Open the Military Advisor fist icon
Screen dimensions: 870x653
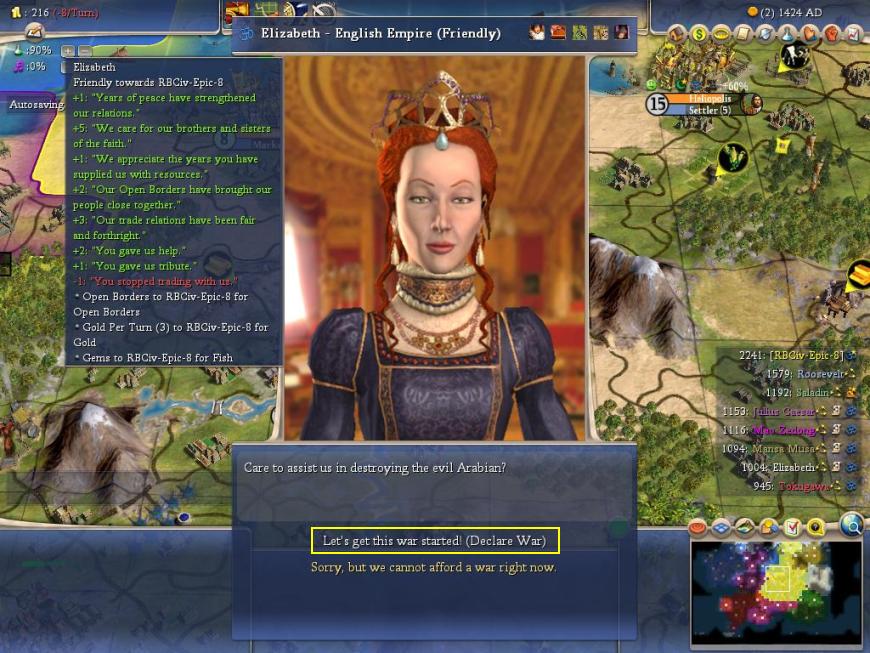[831, 33]
